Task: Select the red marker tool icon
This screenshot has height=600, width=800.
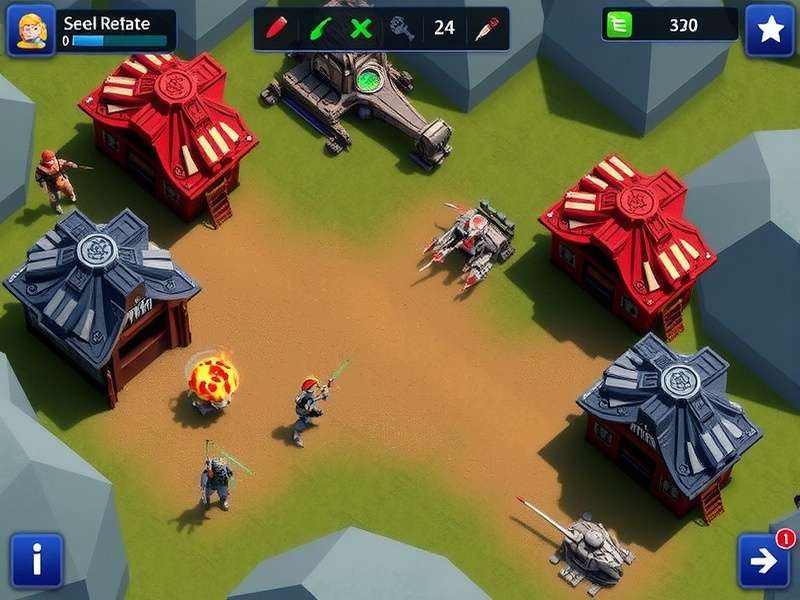Action: [279, 28]
